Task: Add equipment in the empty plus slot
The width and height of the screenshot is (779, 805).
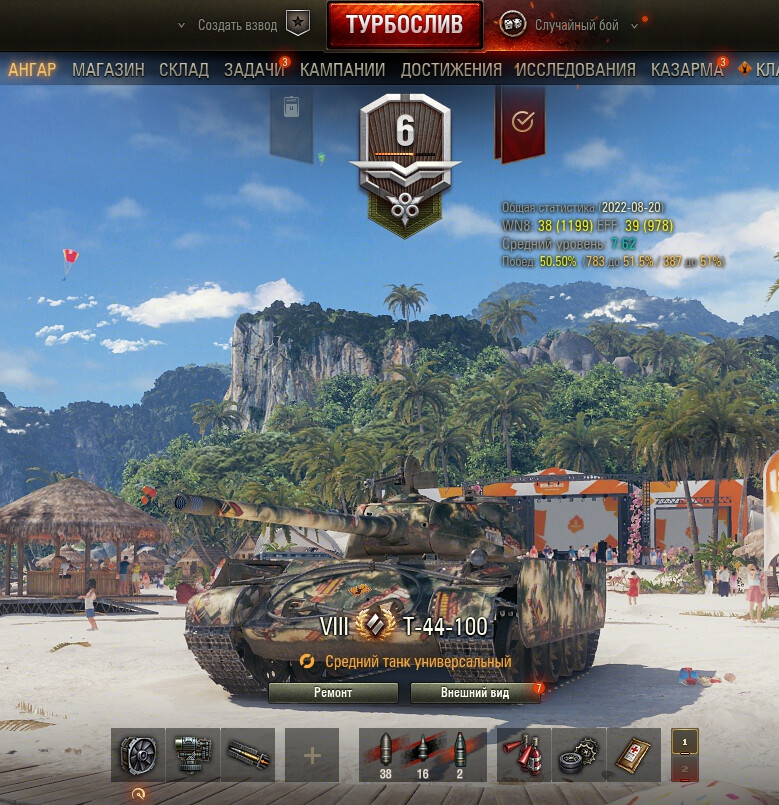Action: coord(312,755)
